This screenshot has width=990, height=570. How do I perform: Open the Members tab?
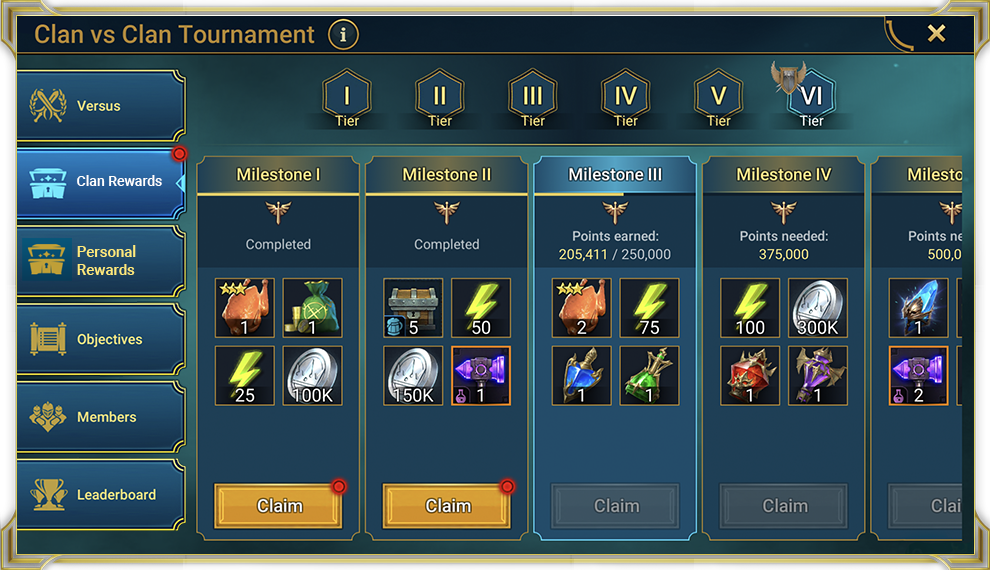coord(100,417)
